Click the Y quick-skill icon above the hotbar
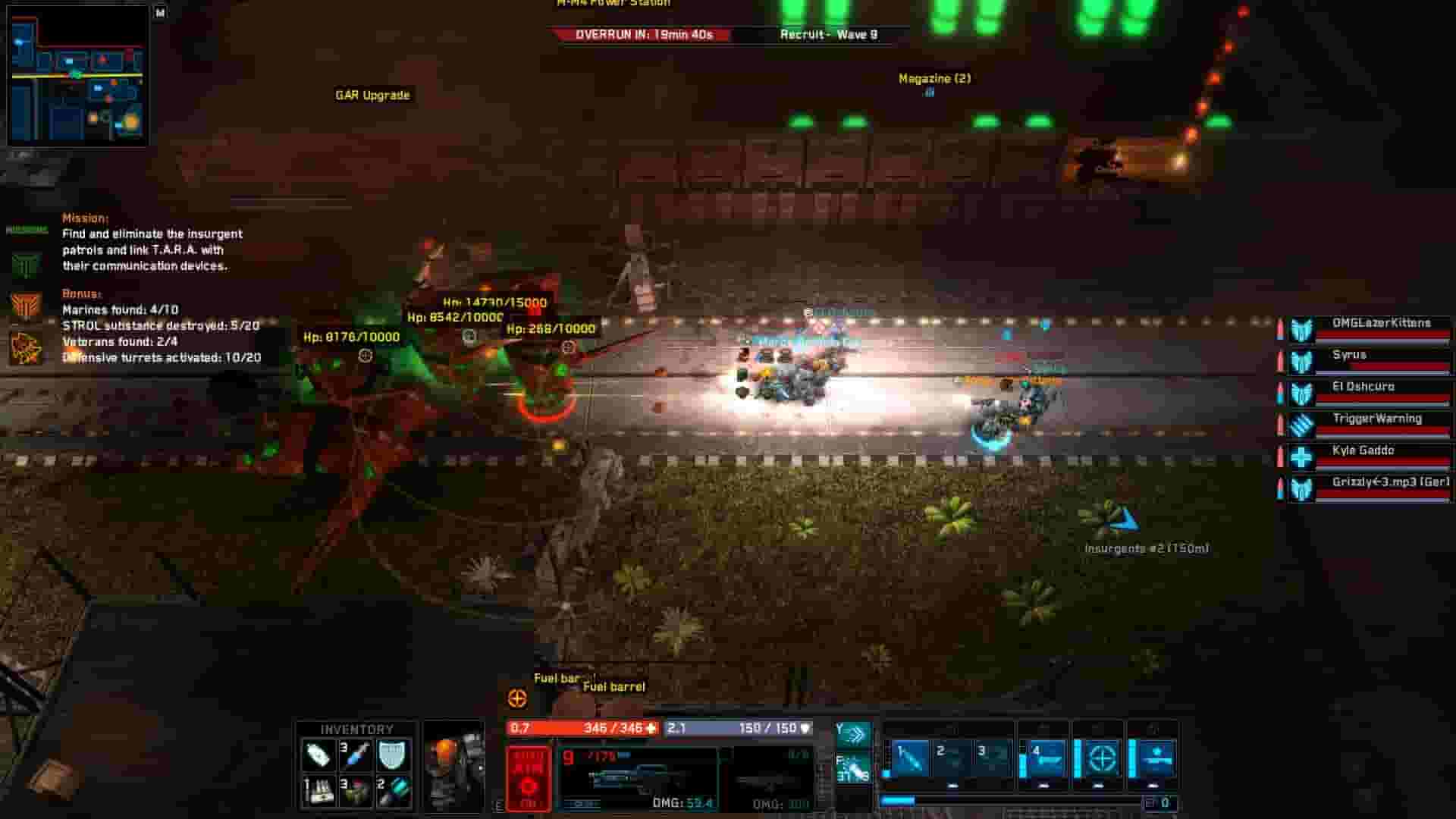Image resolution: width=1456 pixels, height=819 pixels. pyautogui.click(x=859, y=733)
